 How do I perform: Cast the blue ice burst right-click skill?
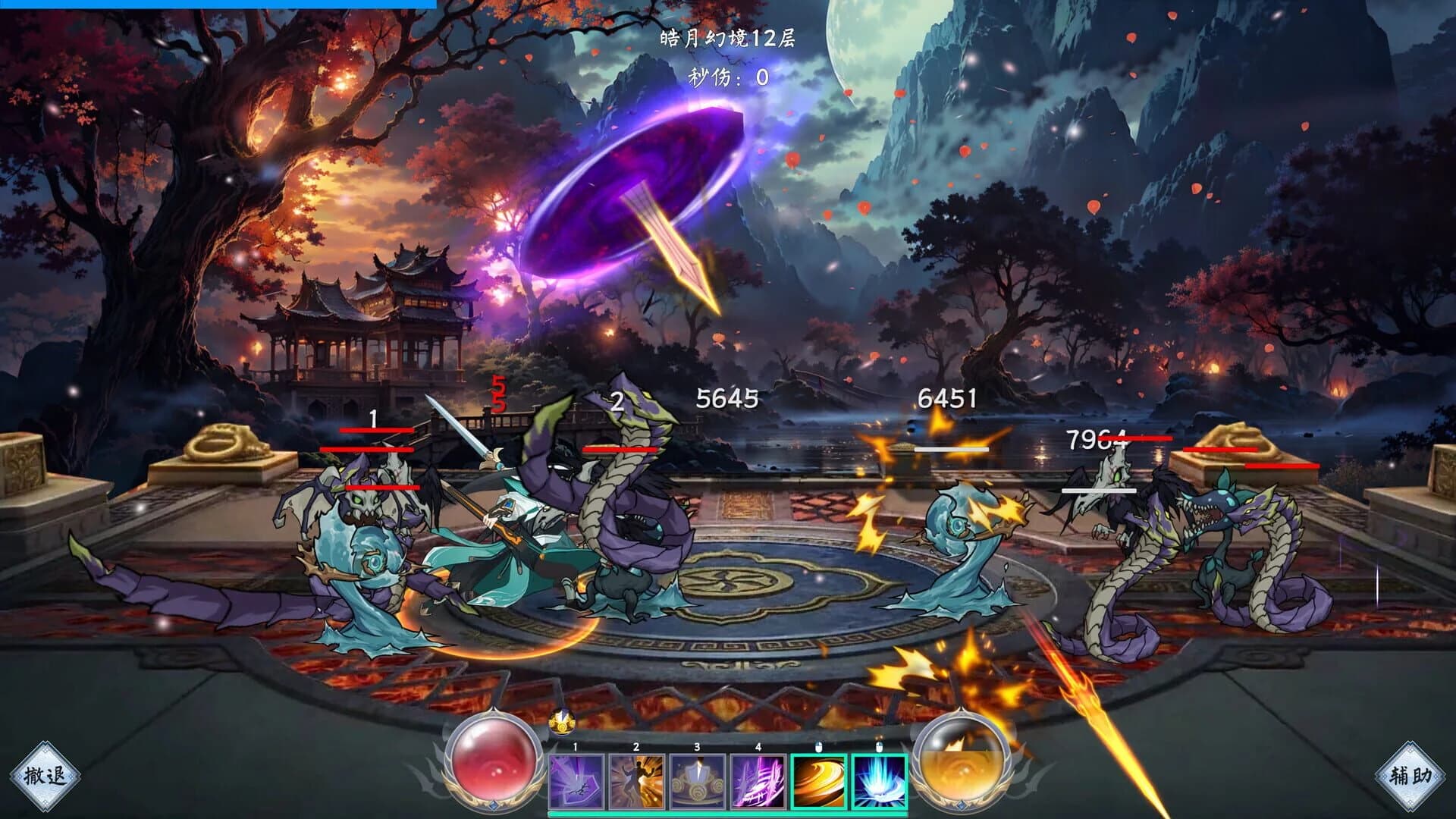tap(880, 781)
